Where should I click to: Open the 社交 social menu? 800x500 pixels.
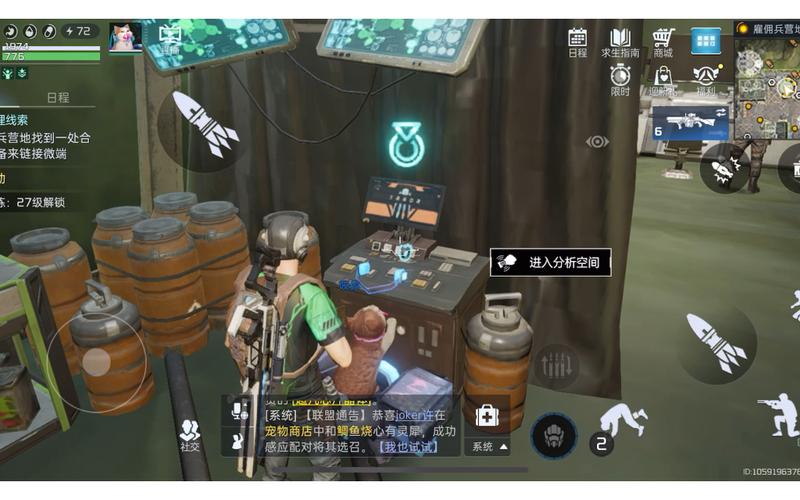click(x=189, y=434)
